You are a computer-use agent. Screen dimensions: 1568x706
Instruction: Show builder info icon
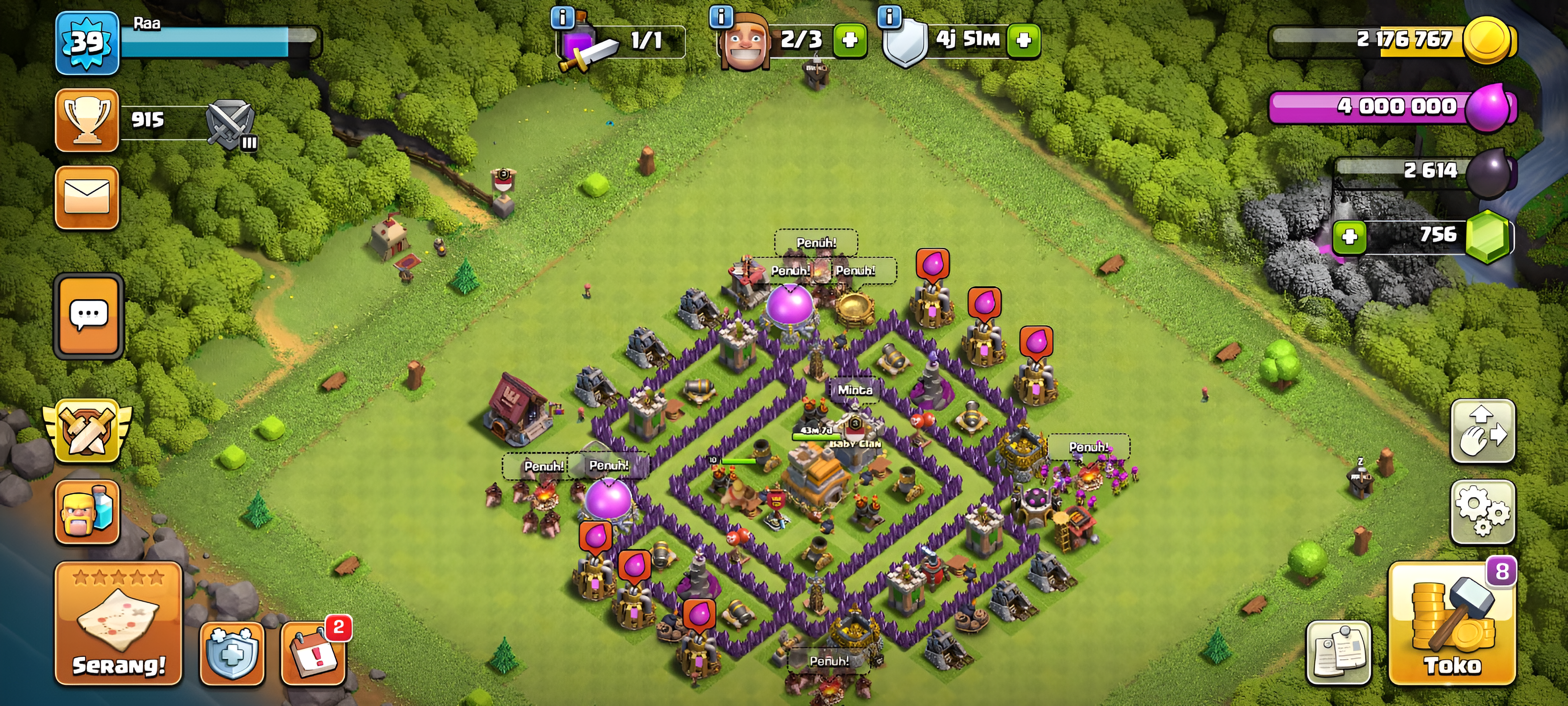[721, 17]
